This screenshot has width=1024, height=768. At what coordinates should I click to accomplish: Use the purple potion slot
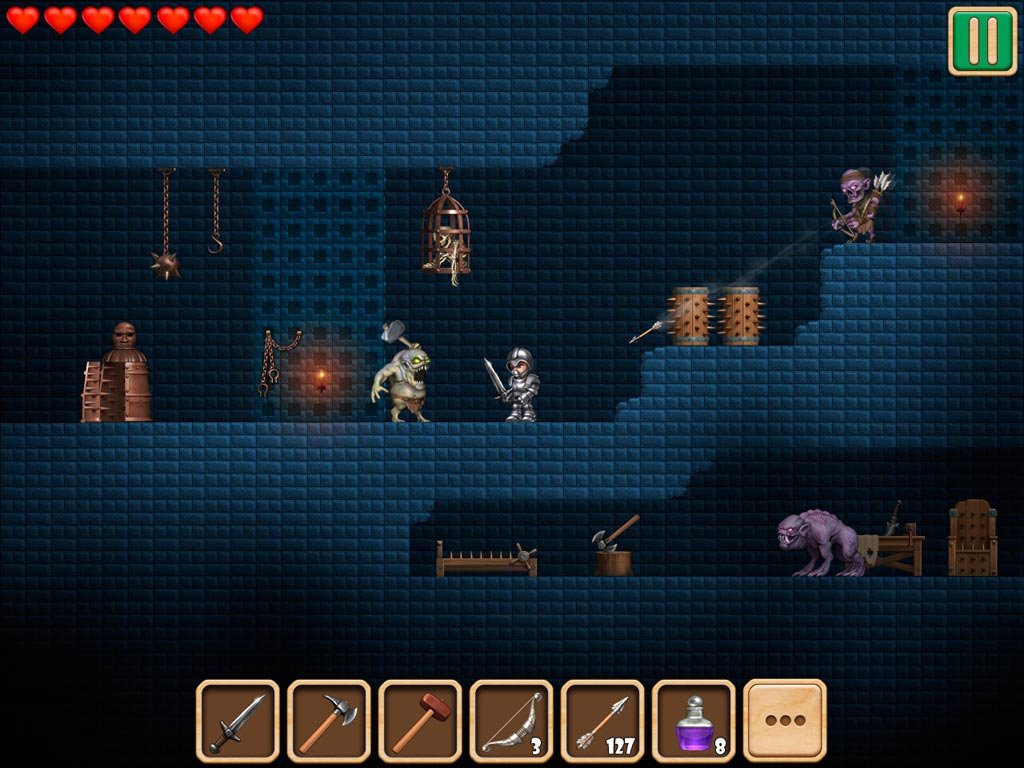[693, 720]
